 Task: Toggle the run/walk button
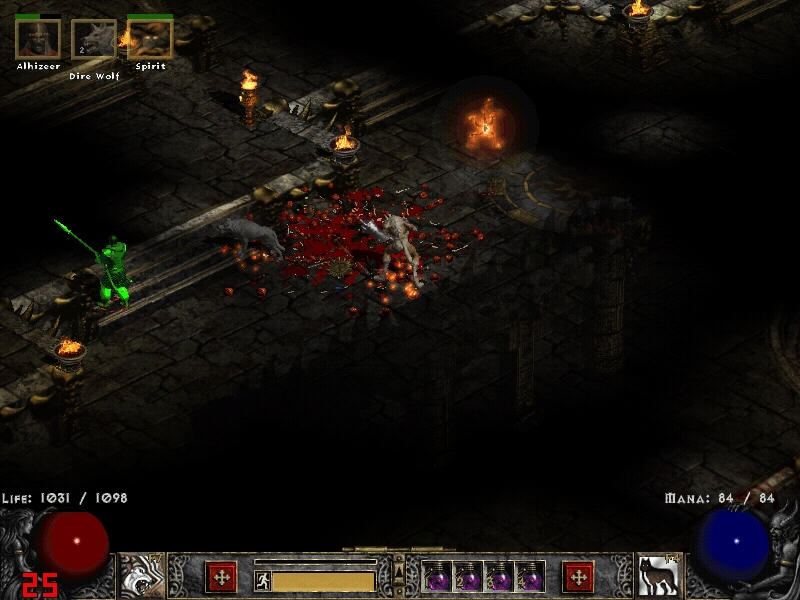point(263,581)
